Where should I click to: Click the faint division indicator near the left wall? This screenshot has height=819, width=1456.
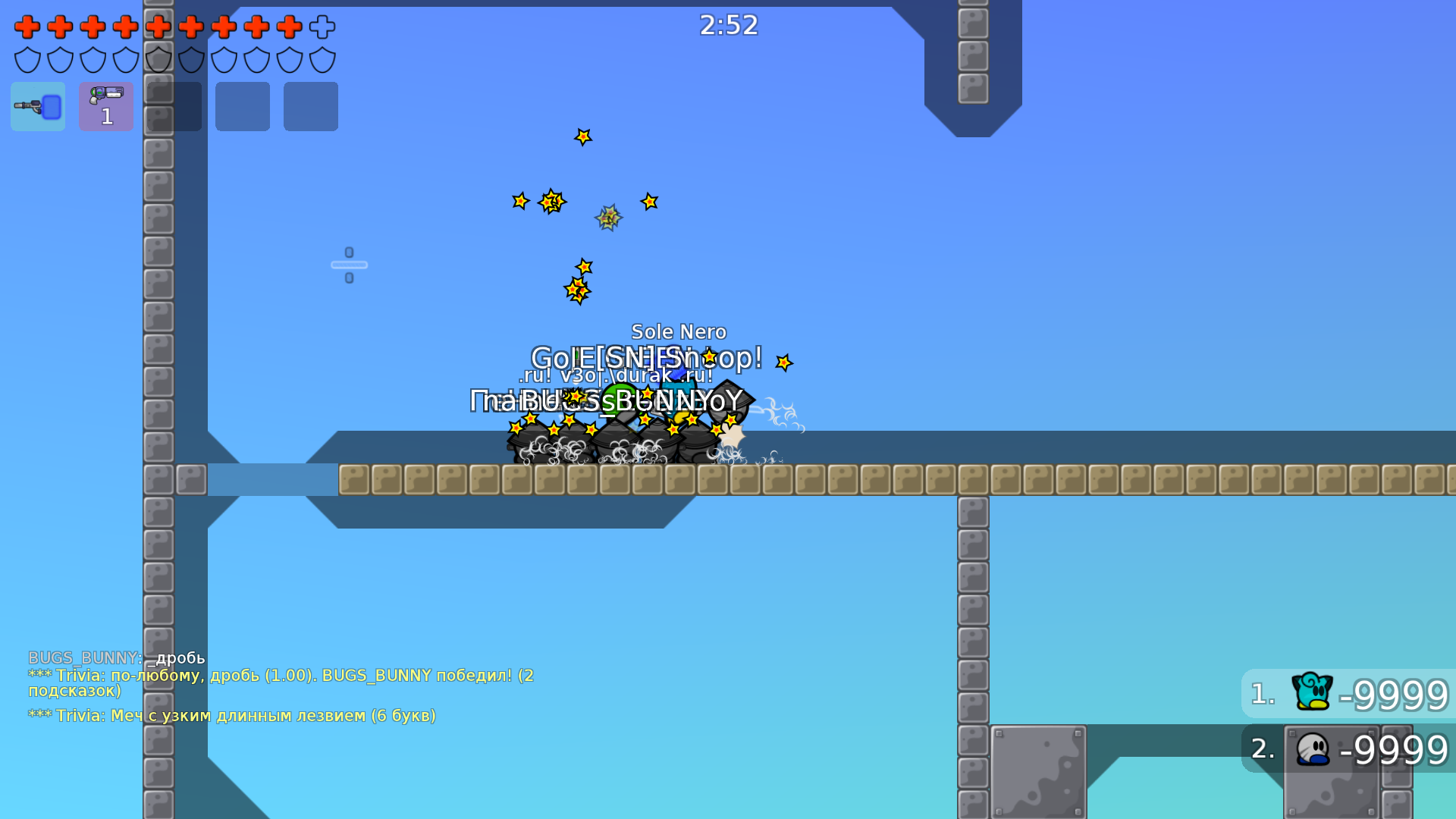(349, 264)
